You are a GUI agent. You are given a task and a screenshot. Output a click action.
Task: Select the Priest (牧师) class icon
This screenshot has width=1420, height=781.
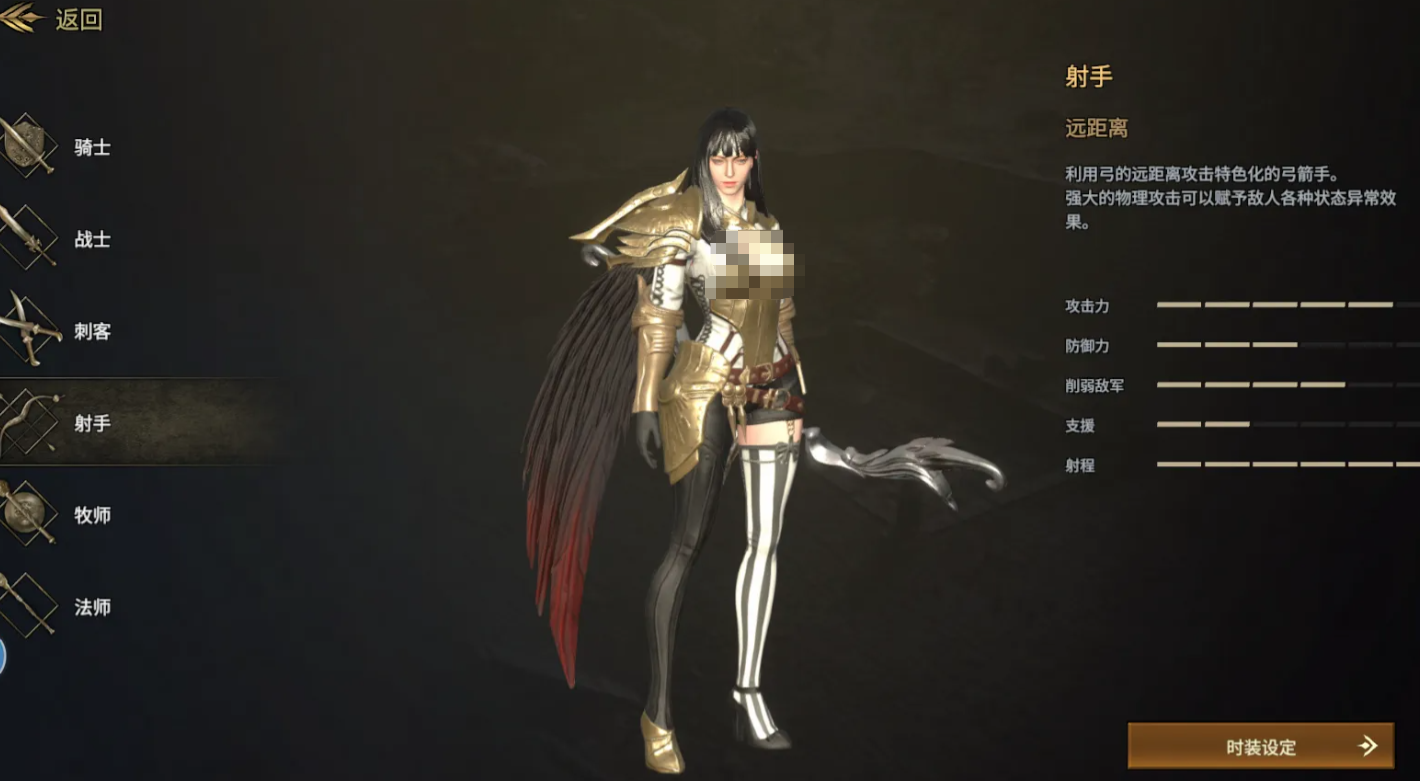25,514
